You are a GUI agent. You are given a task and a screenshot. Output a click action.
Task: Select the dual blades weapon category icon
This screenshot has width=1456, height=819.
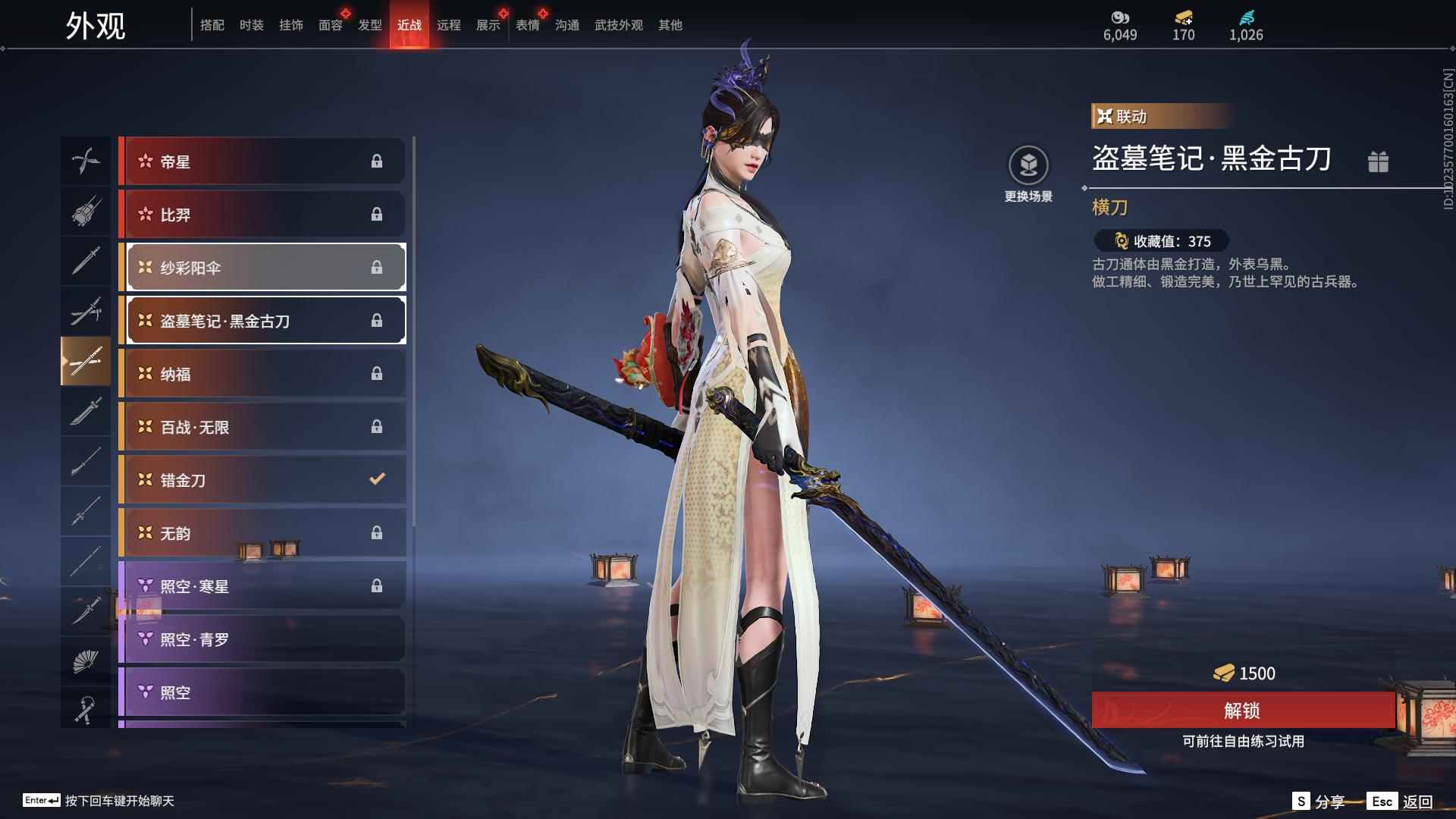86,161
